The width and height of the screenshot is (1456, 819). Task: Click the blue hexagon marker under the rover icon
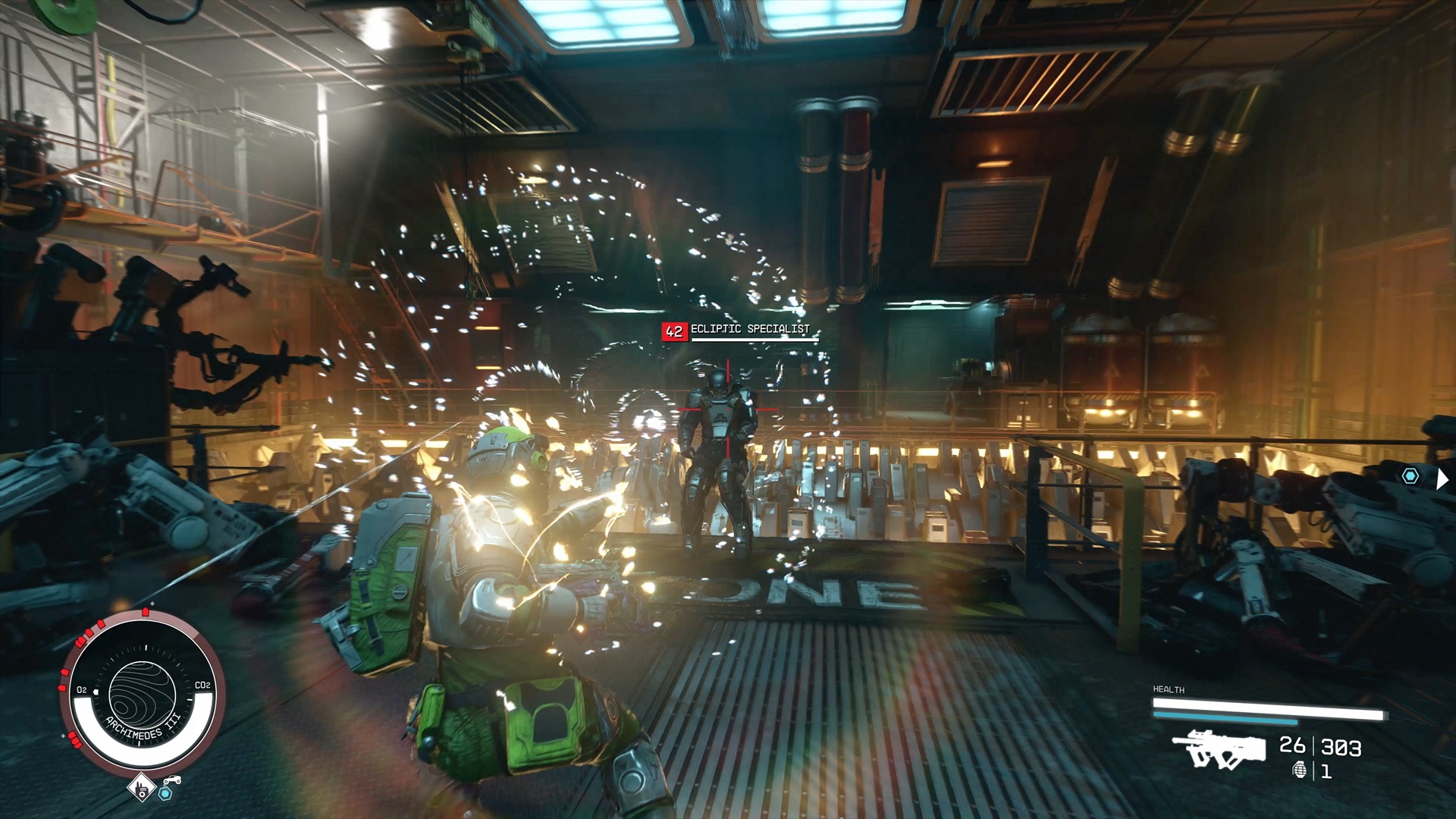tap(165, 793)
